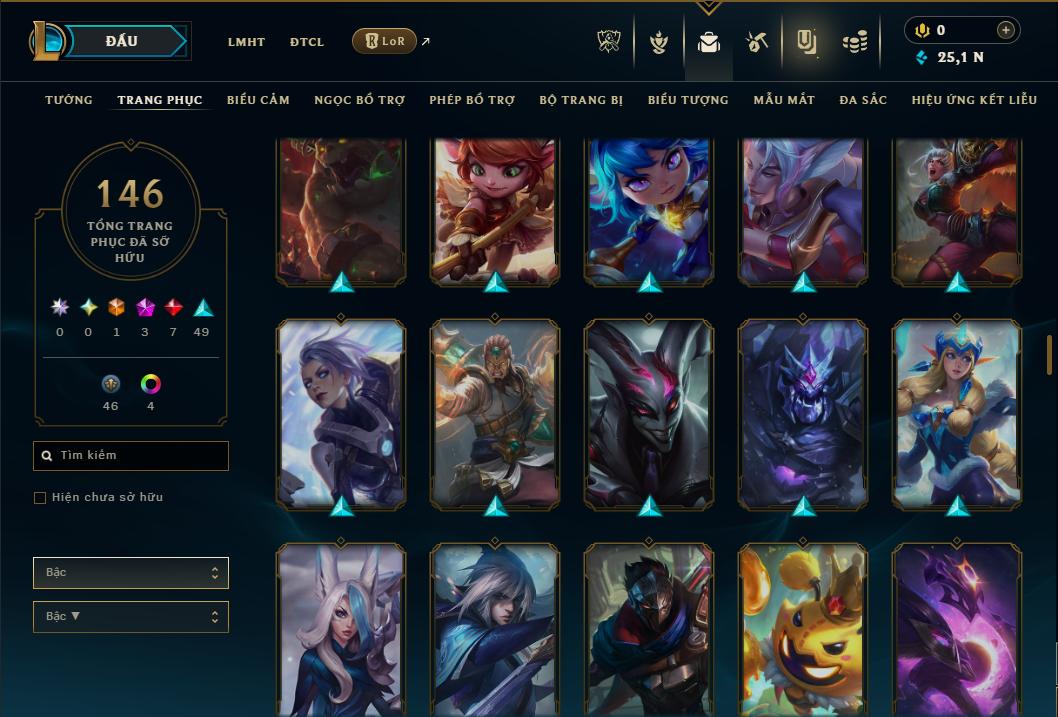
Task: Open the backpack collection icon
Action: [709, 42]
